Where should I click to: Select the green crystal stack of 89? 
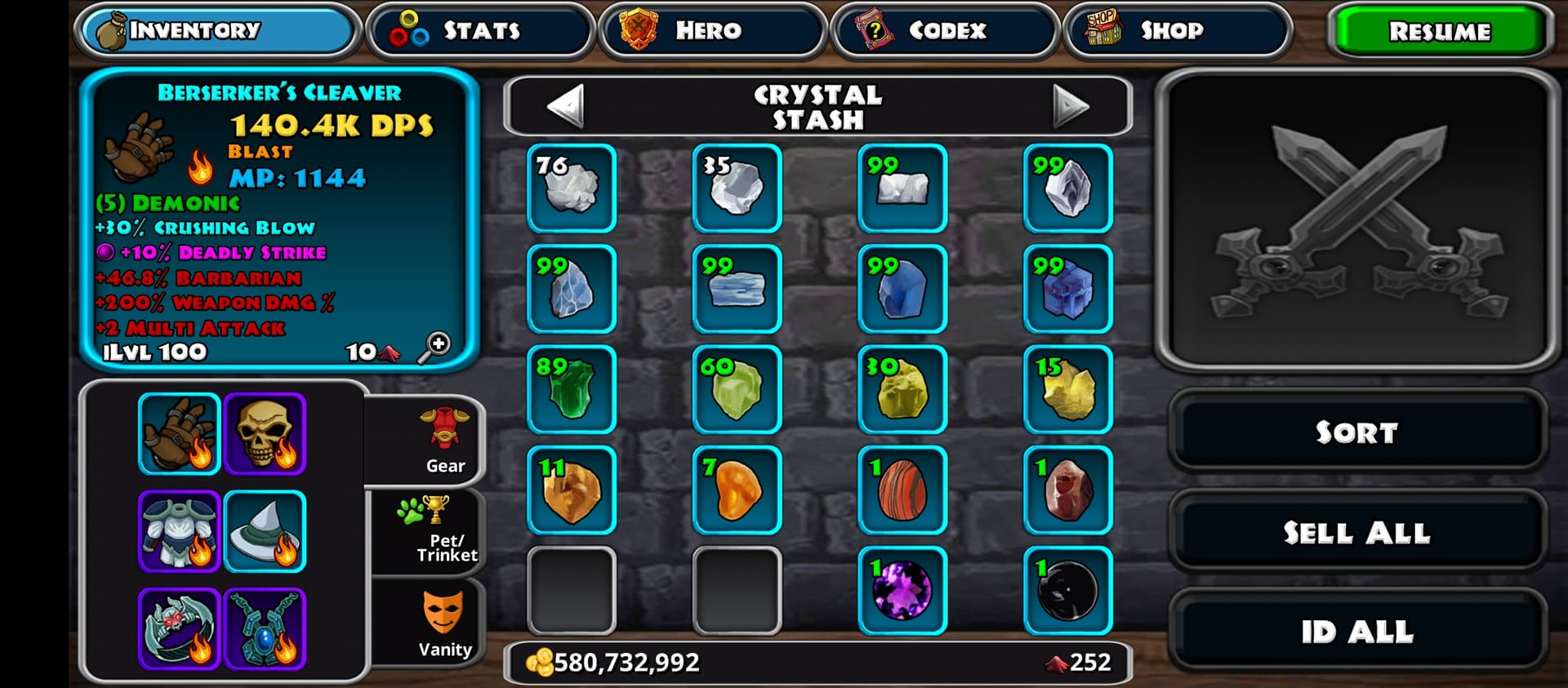click(x=572, y=389)
